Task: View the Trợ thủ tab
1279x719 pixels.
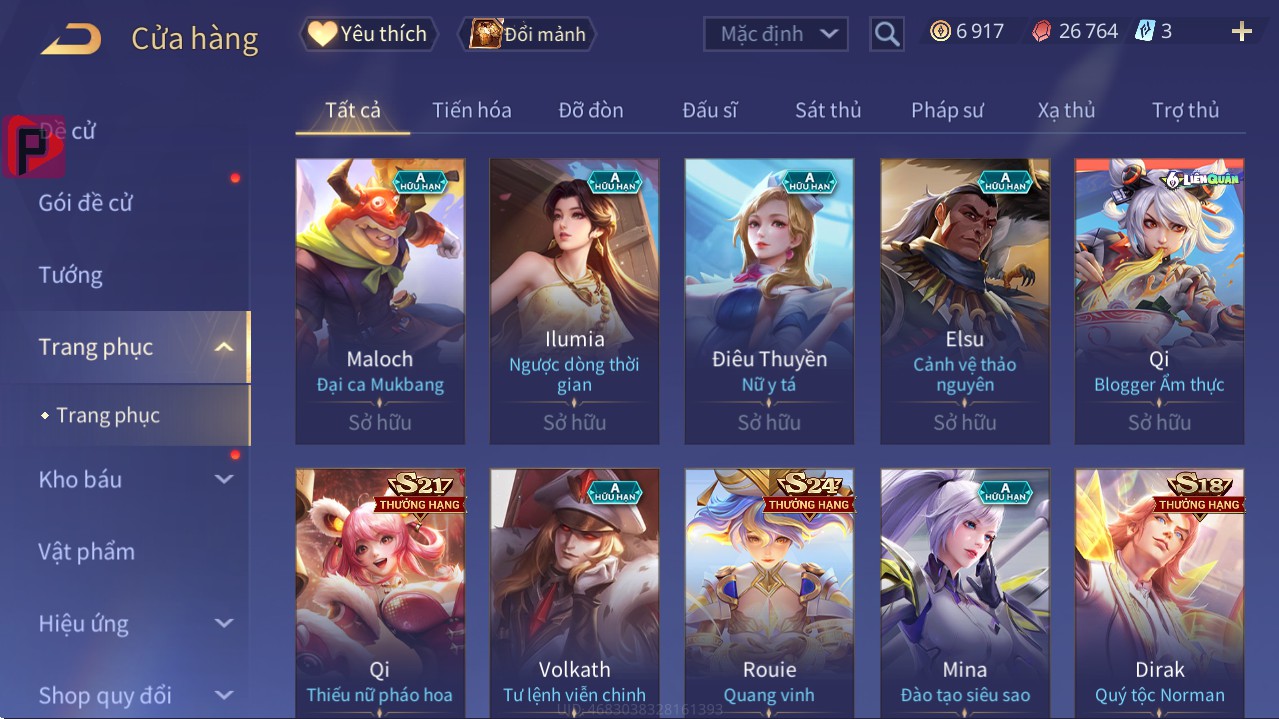Action: (x=1185, y=110)
